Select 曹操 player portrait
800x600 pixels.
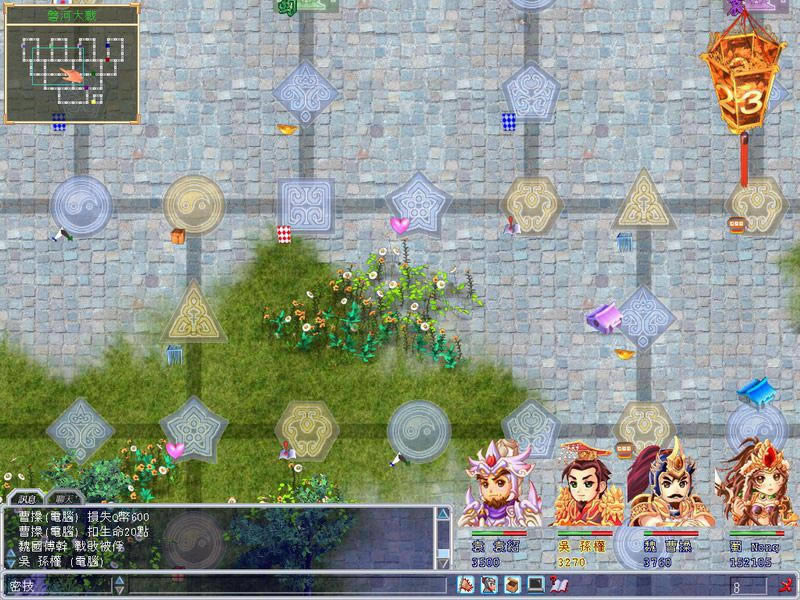[668, 490]
